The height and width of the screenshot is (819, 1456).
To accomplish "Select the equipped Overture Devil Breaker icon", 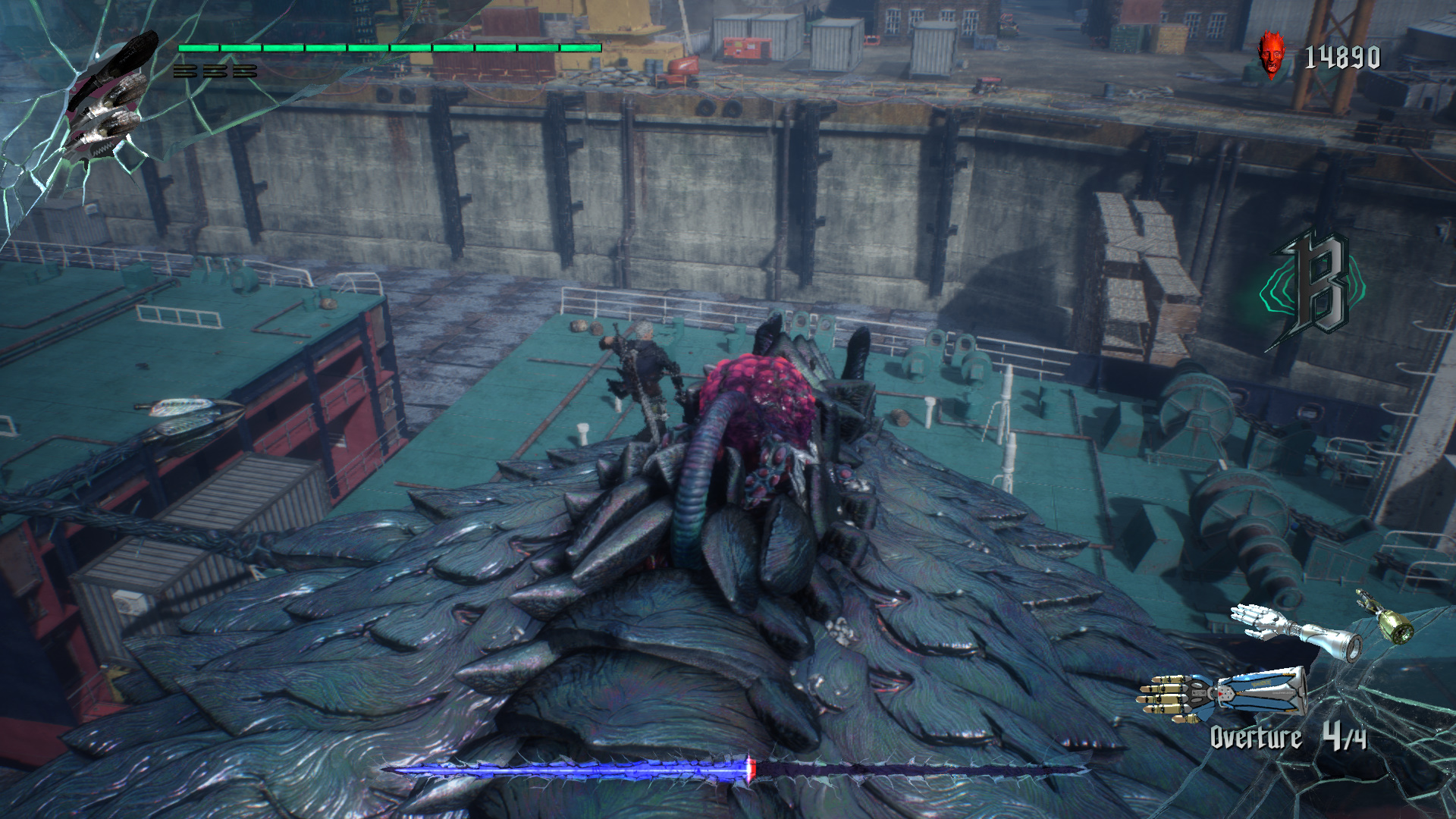I will tap(1222, 693).
